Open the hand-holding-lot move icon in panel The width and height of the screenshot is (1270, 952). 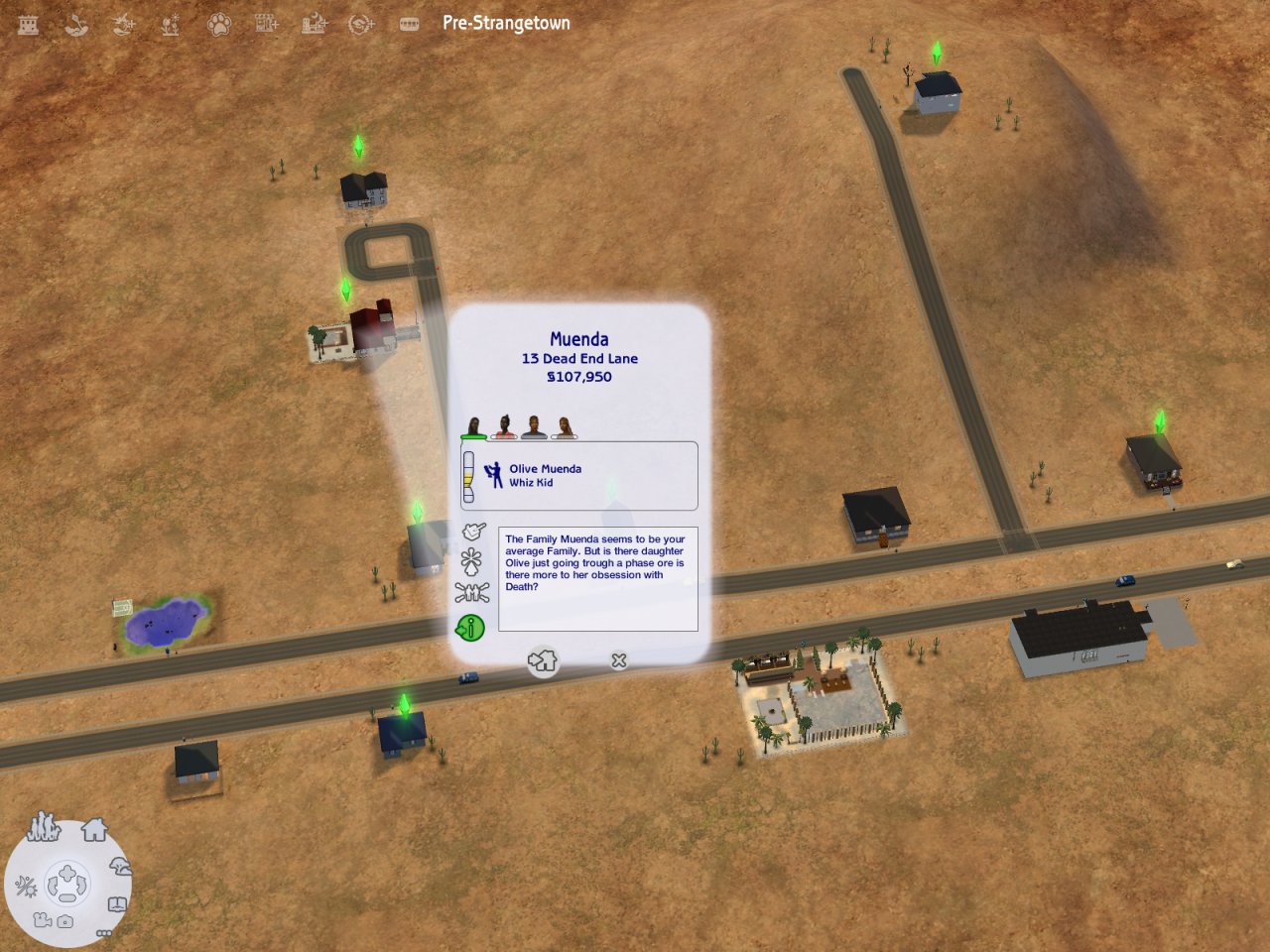pyautogui.click(x=473, y=532)
